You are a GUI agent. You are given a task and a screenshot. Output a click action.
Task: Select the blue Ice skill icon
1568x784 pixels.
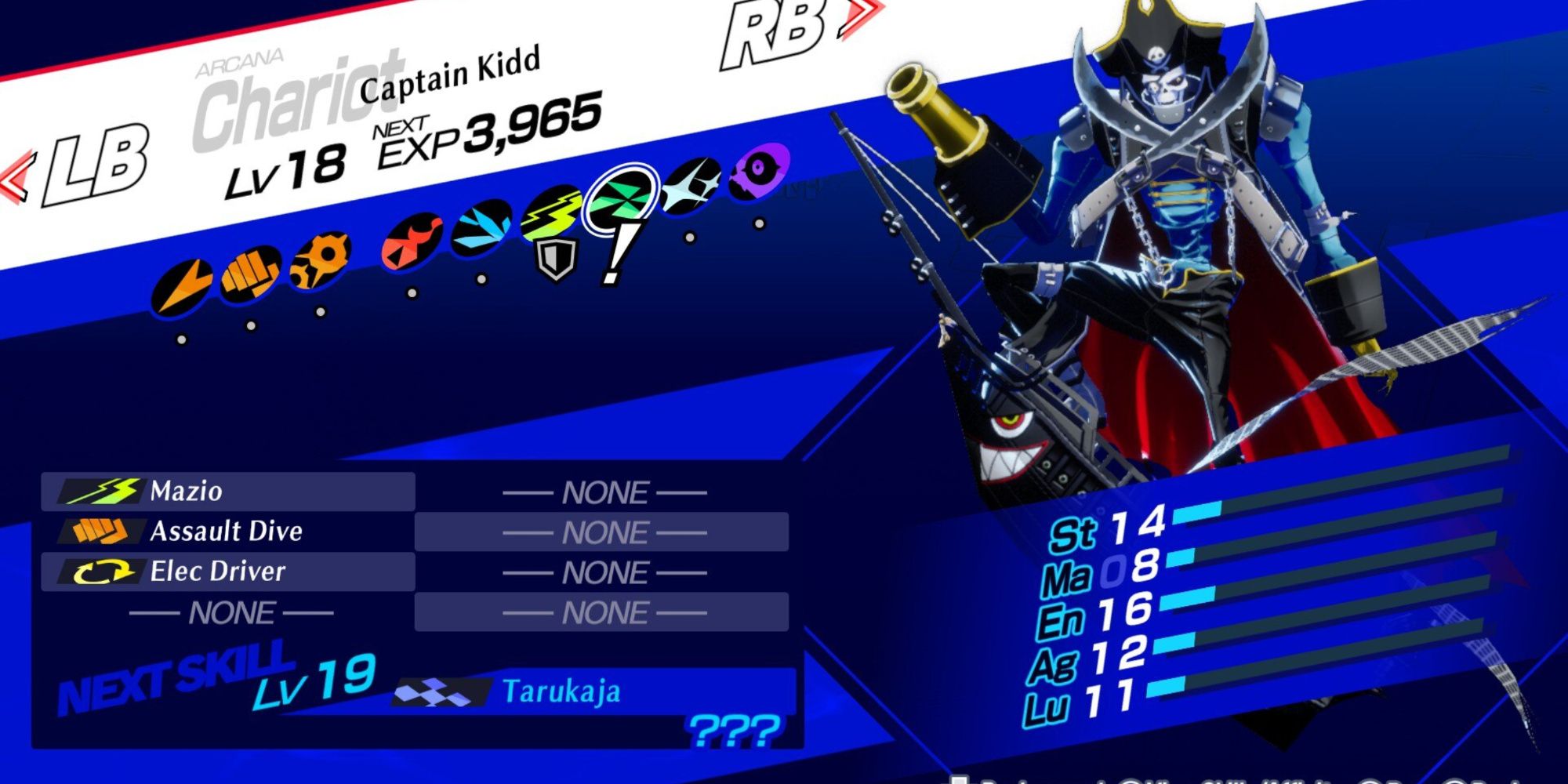pyautogui.click(x=483, y=226)
